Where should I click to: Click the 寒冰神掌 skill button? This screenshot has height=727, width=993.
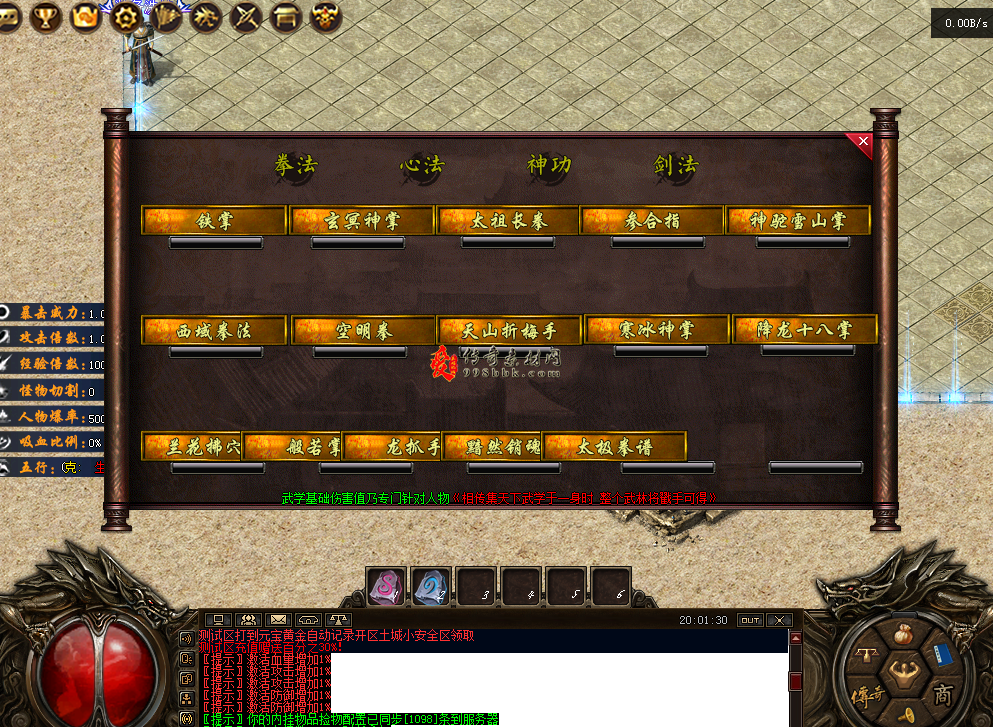tap(657, 329)
